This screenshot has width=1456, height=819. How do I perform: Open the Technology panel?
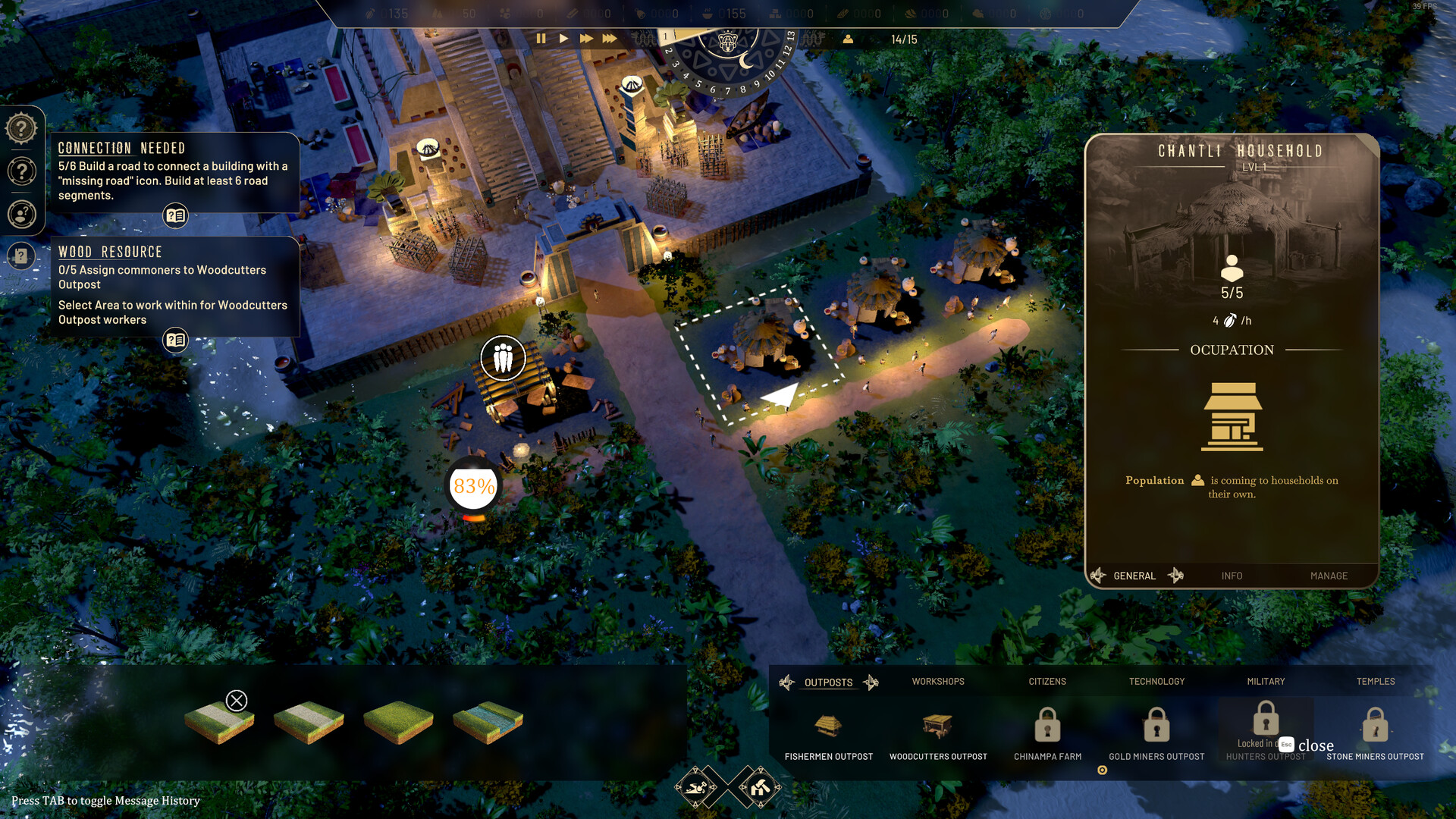1156,681
